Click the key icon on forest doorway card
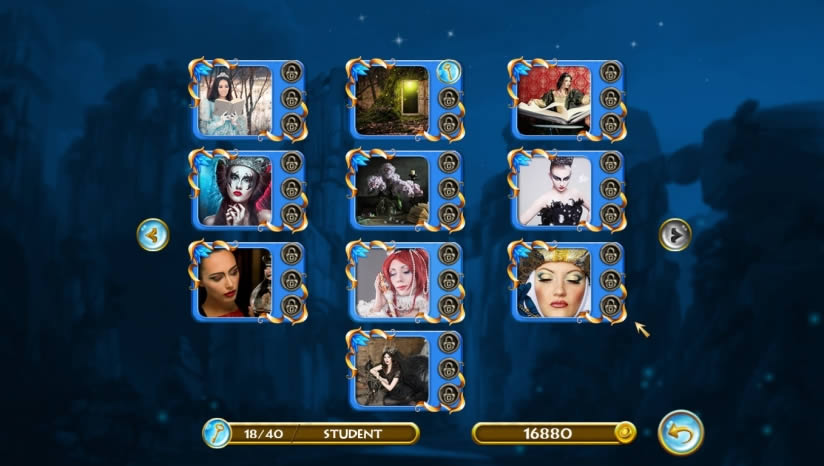Screen dimensions: 824x466 [448, 72]
